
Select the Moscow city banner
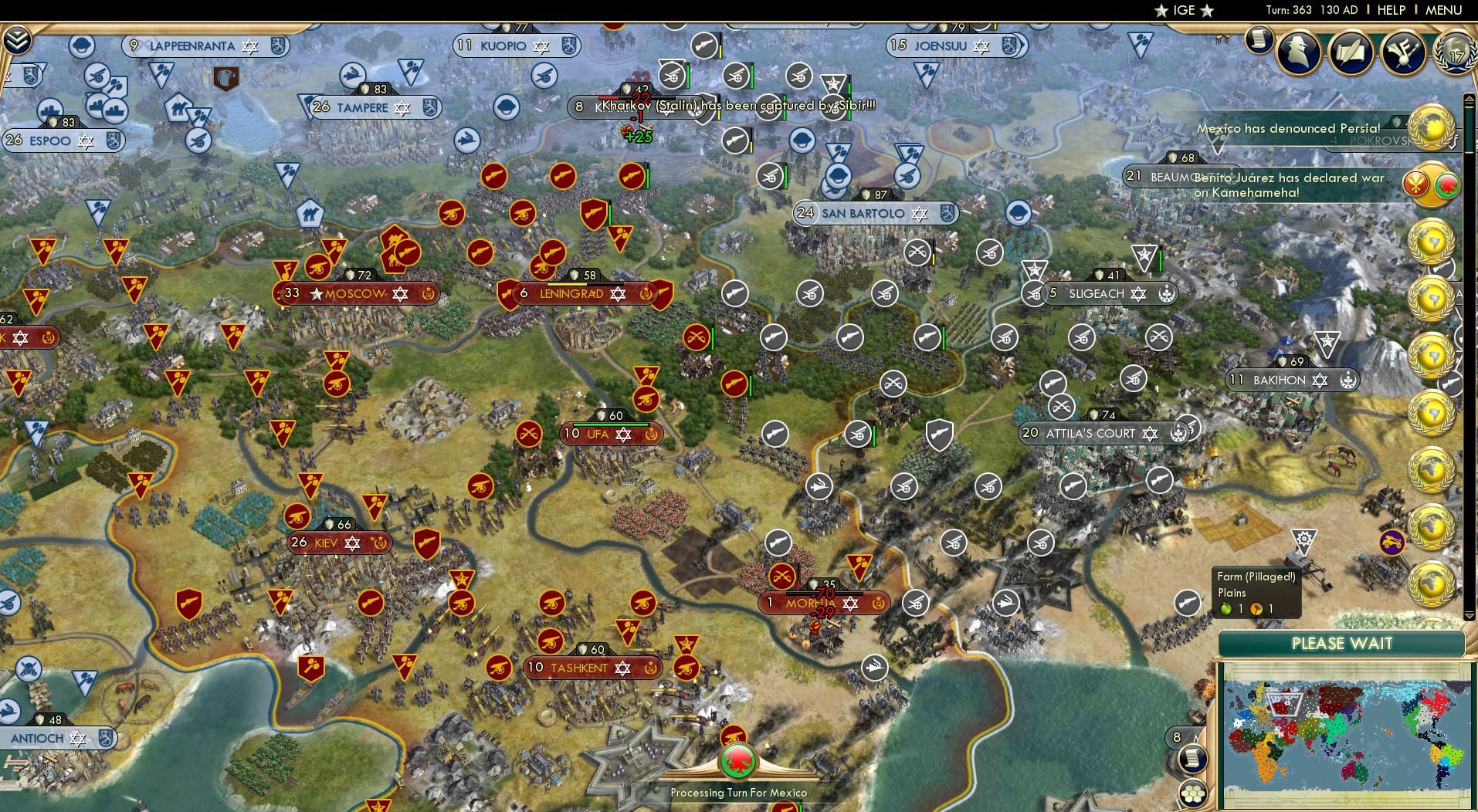point(354,293)
